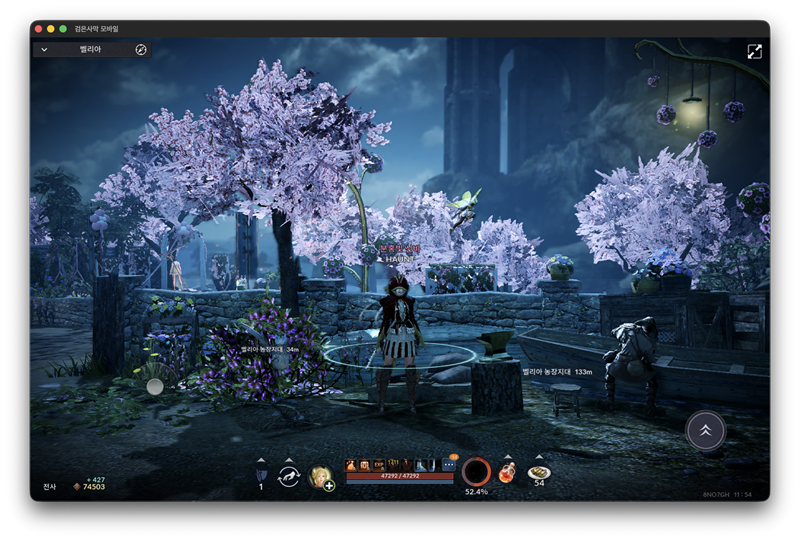Toggle the fullscreen expand icon

pos(754,51)
